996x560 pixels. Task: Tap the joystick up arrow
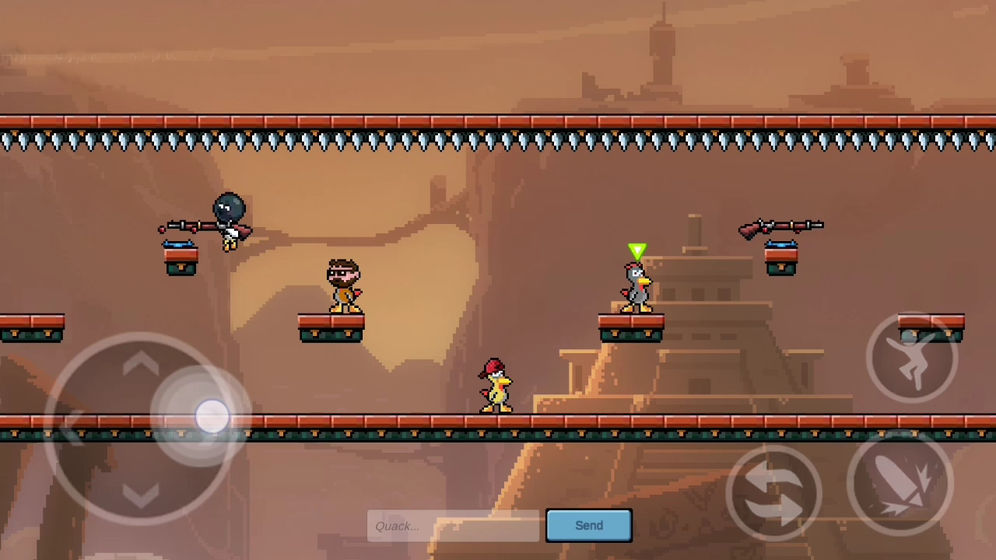pos(141,362)
